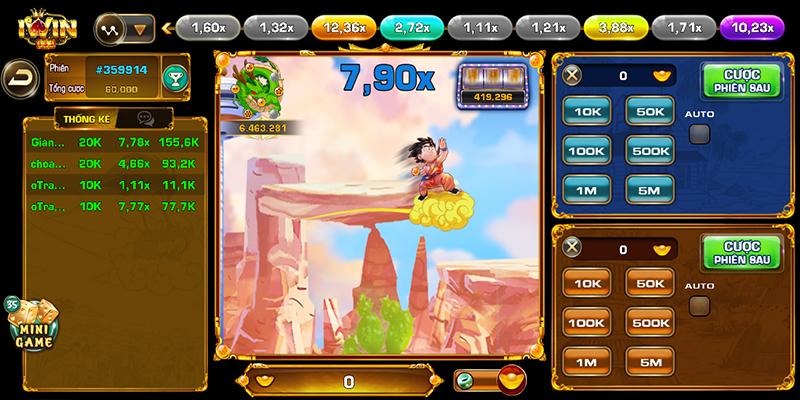
Task: Choose the teal 5M bet chip
Action: (650, 187)
